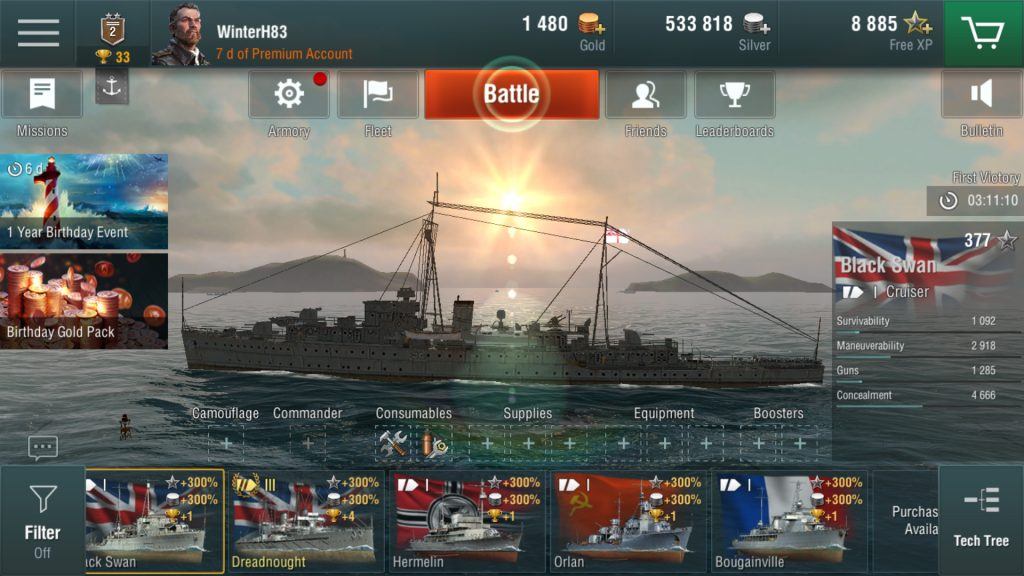The width and height of the screenshot is (1024, 576).
Task: Open the Missions panel
Action: (42, 95)
